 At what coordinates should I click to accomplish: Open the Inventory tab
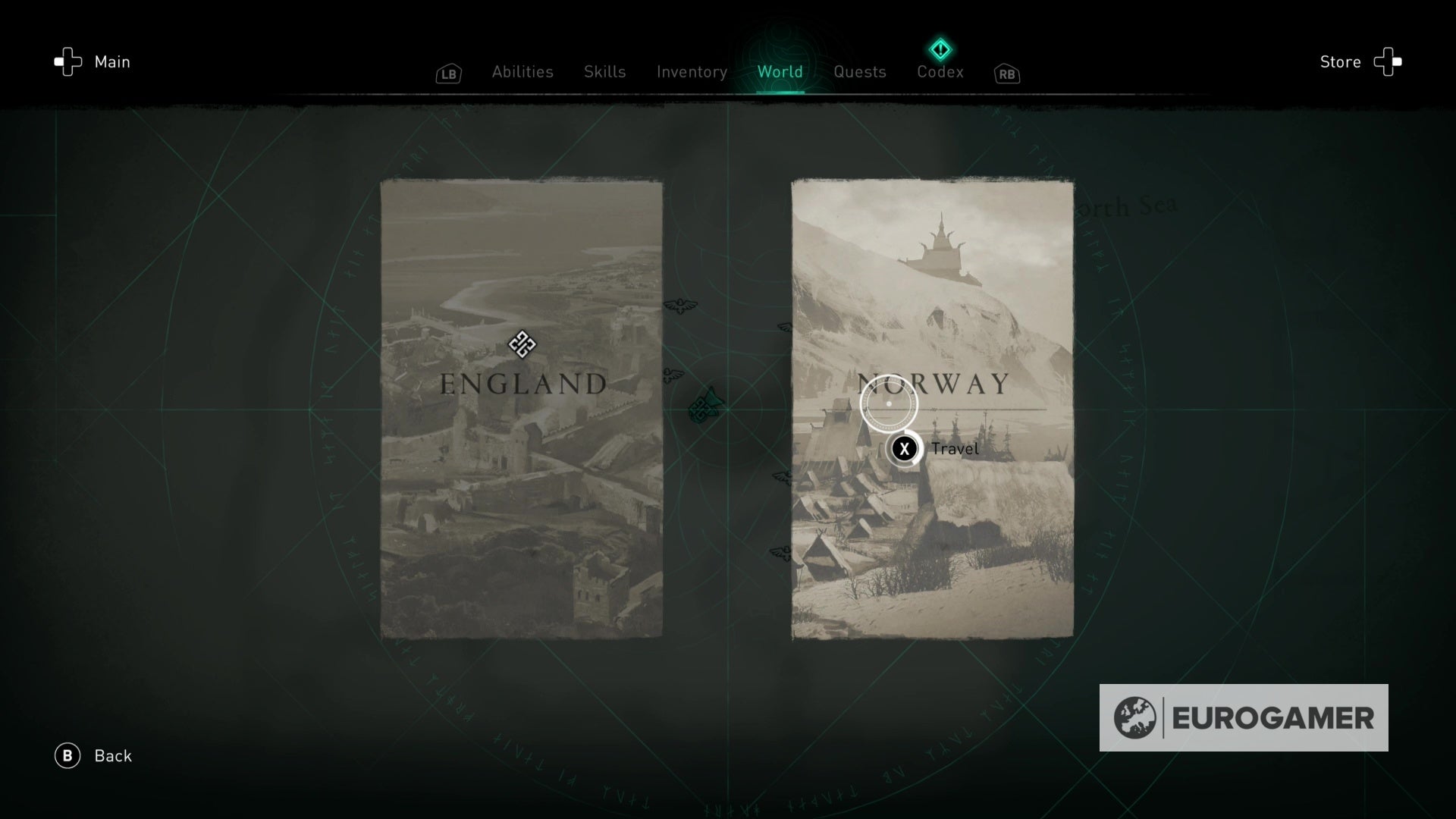point(691,71)
